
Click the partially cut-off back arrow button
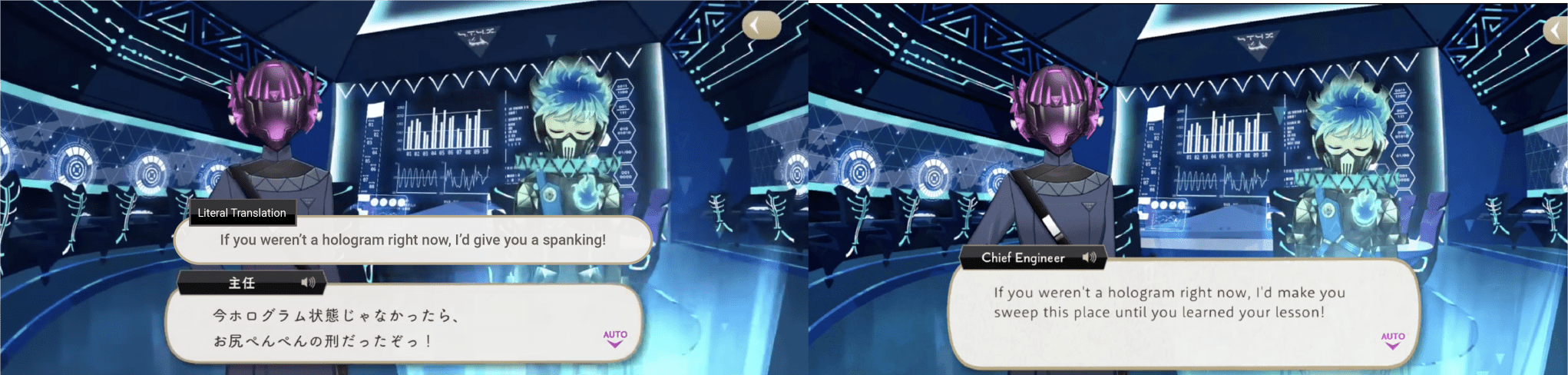pos(1558,31)
